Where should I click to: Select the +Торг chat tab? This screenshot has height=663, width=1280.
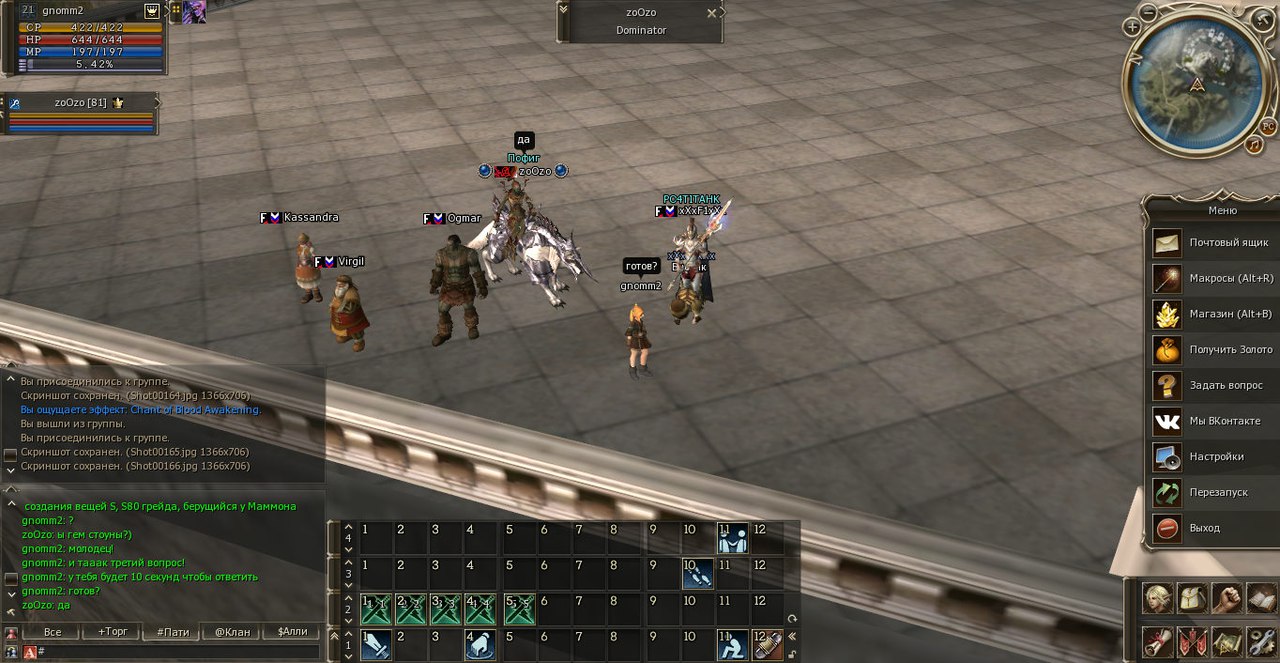pos(112,632)
